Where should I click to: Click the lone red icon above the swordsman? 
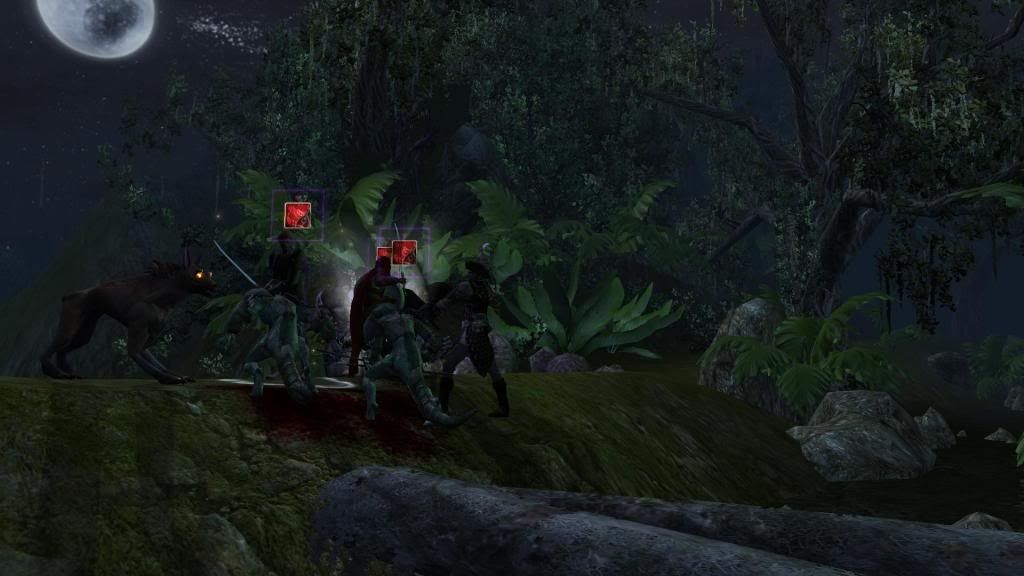297,215
